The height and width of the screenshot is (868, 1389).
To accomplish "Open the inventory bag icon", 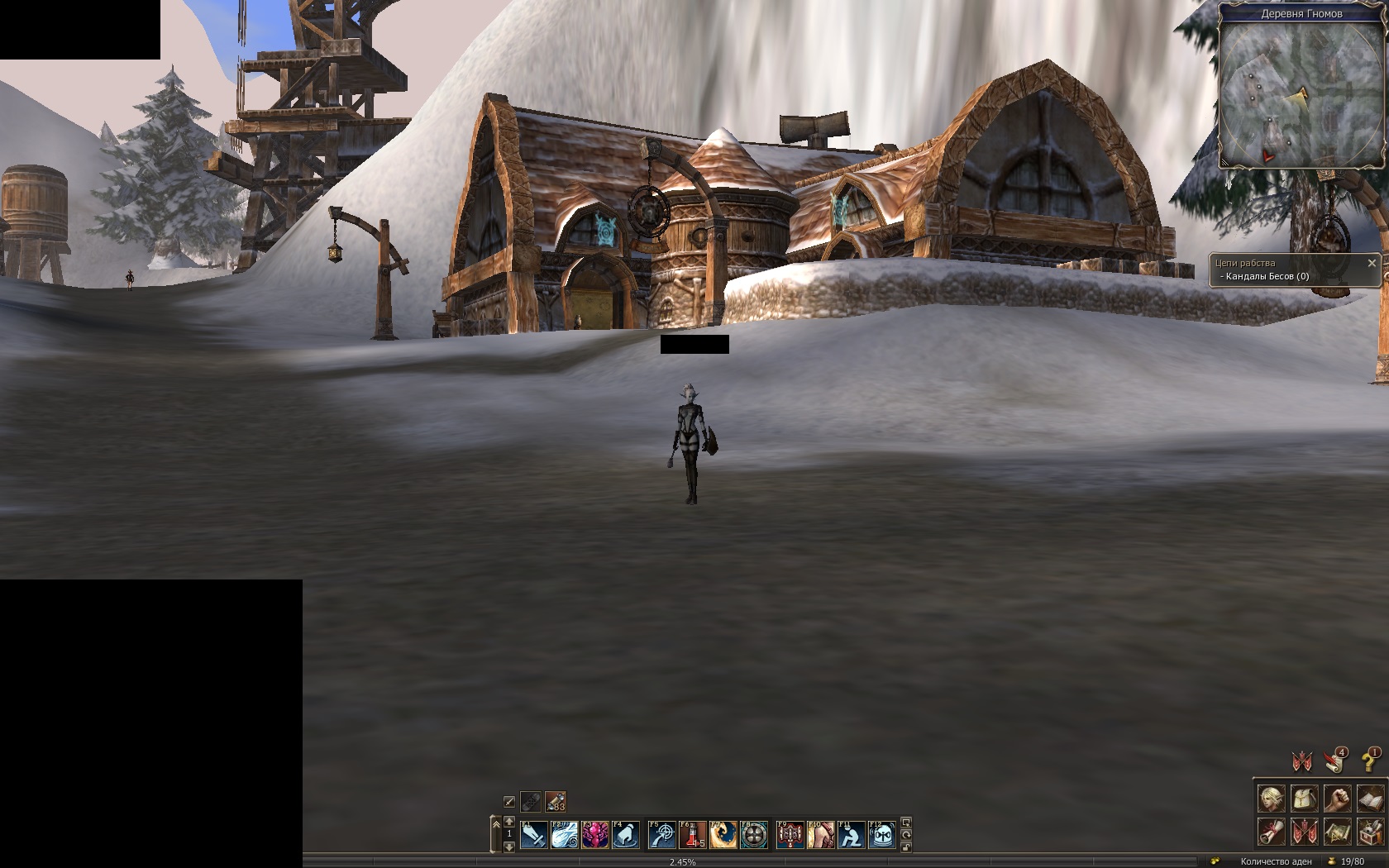I will 1304,799.
